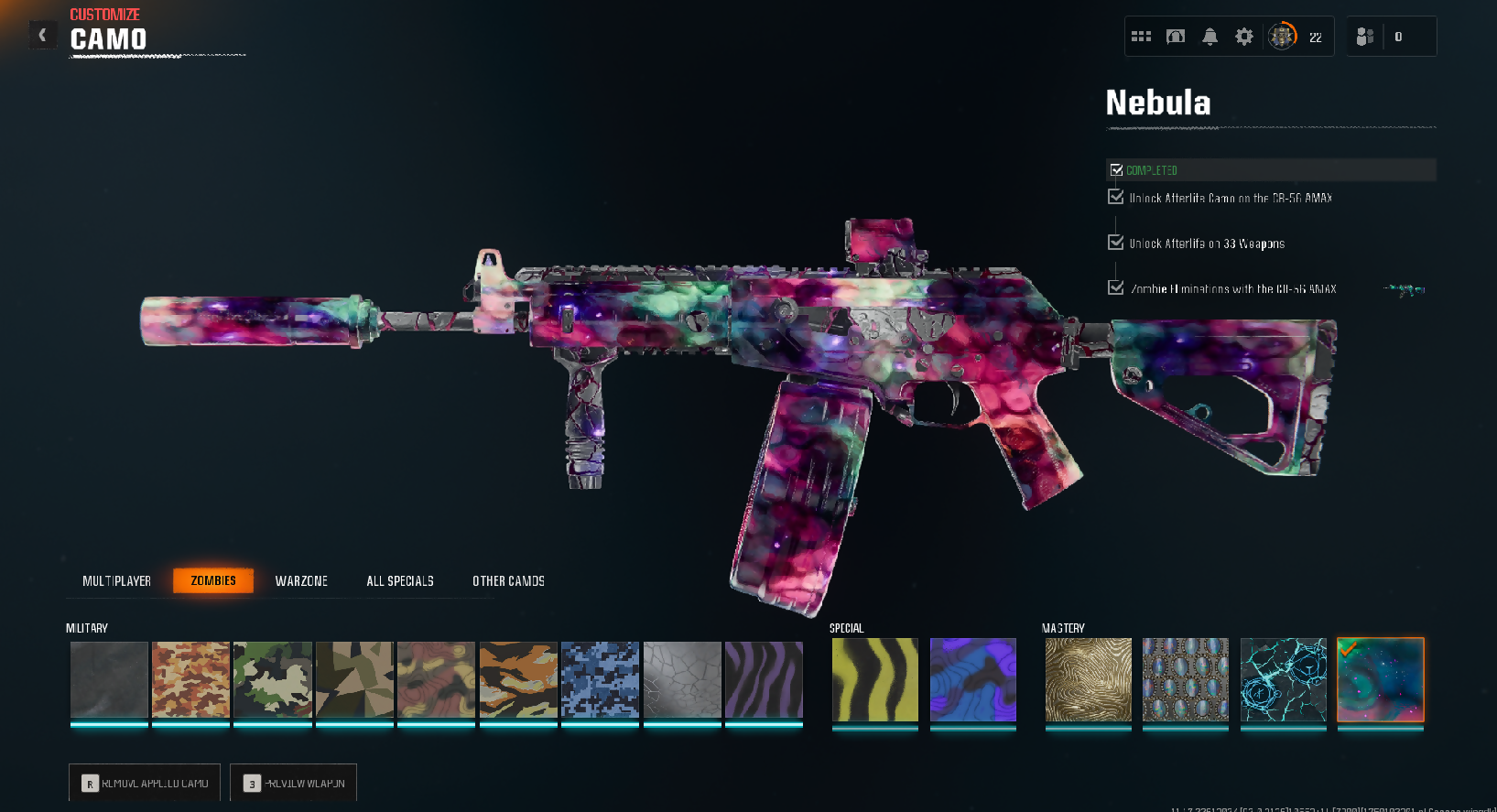
Task: Select the Zombies camo tab
Action: click(x=213, y=581)
